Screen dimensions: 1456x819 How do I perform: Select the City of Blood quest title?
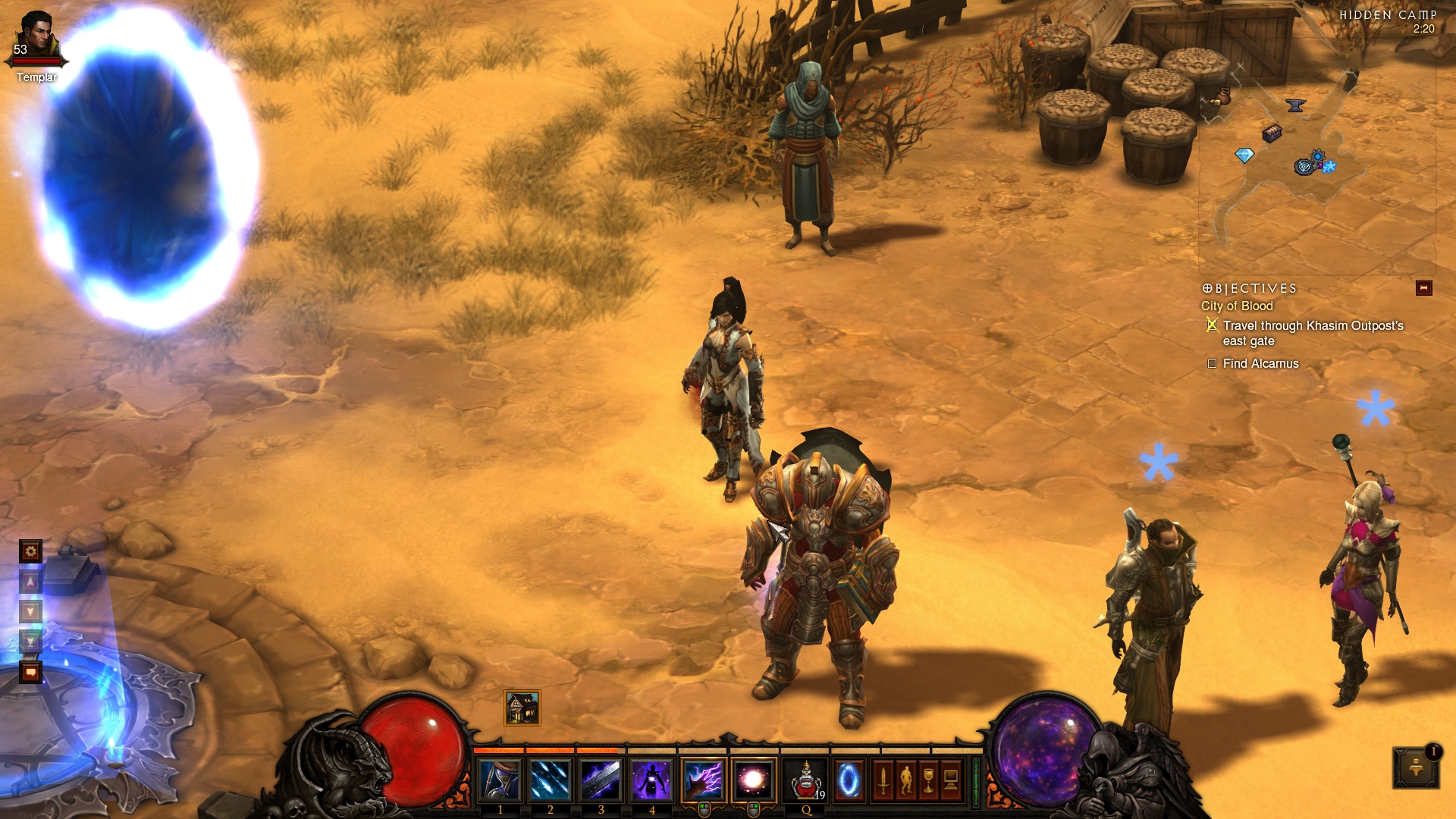1237,306
